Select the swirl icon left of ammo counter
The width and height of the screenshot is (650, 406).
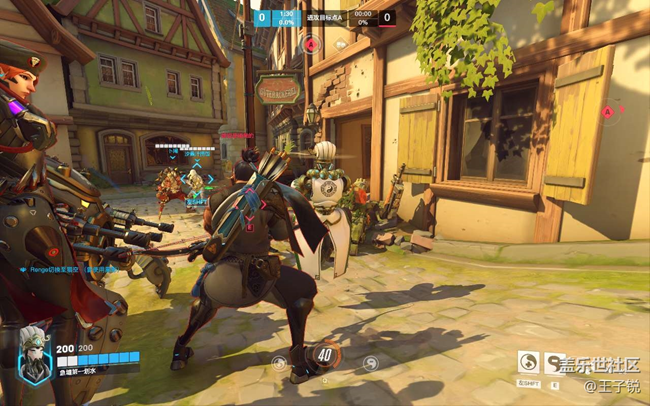[x=279, y=362]
